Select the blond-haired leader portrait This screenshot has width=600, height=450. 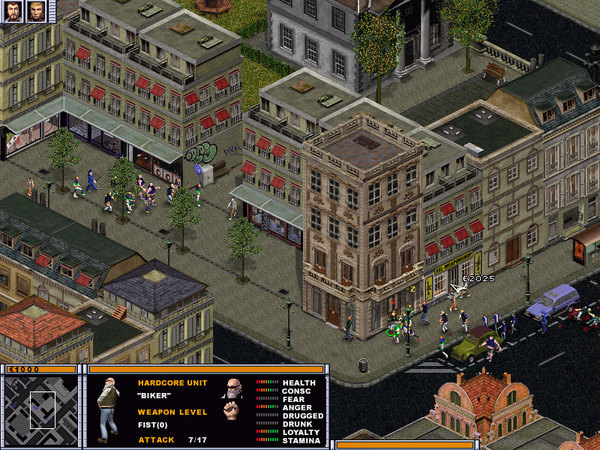pyautogui.click(x=37, y=11)
